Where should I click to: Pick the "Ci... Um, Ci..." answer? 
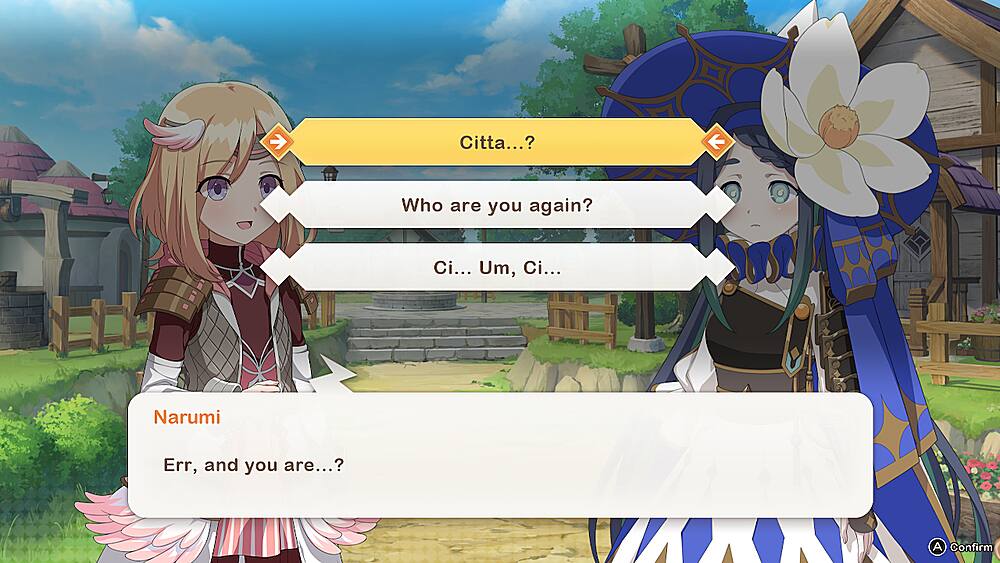[x=497, y=268]
